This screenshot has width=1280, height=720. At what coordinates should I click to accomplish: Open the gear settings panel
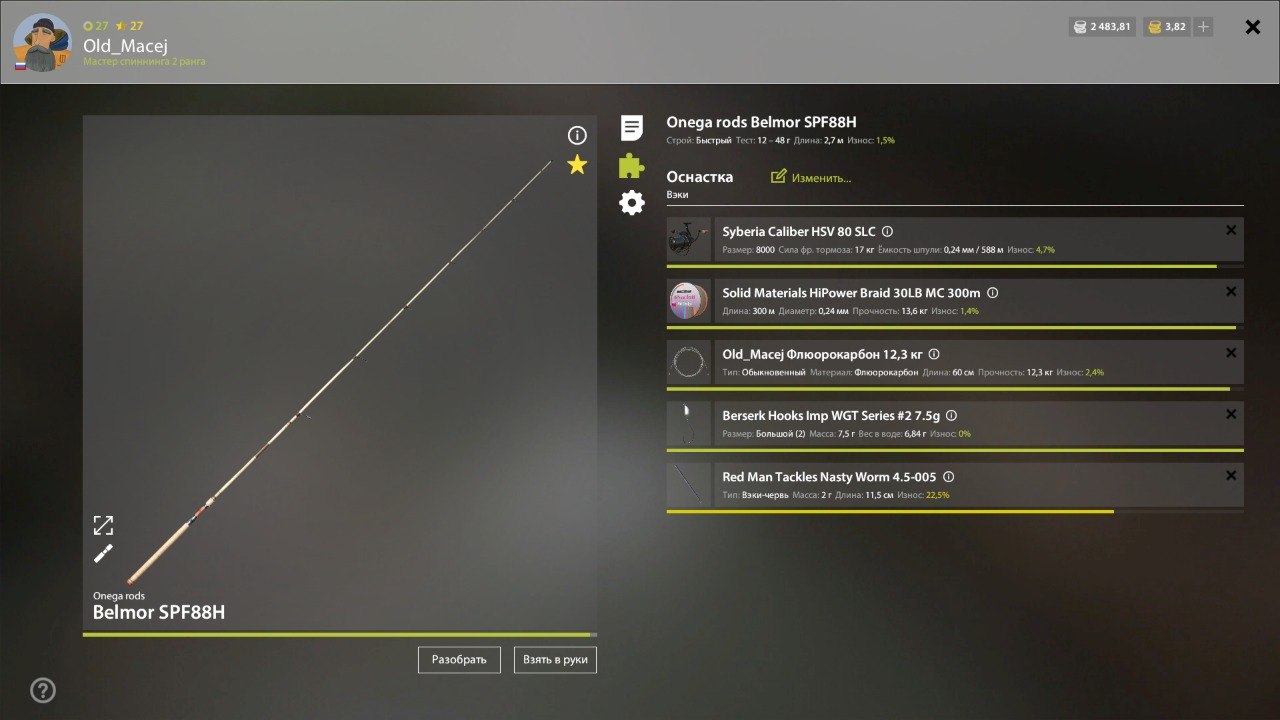click(x=629, y=202)
